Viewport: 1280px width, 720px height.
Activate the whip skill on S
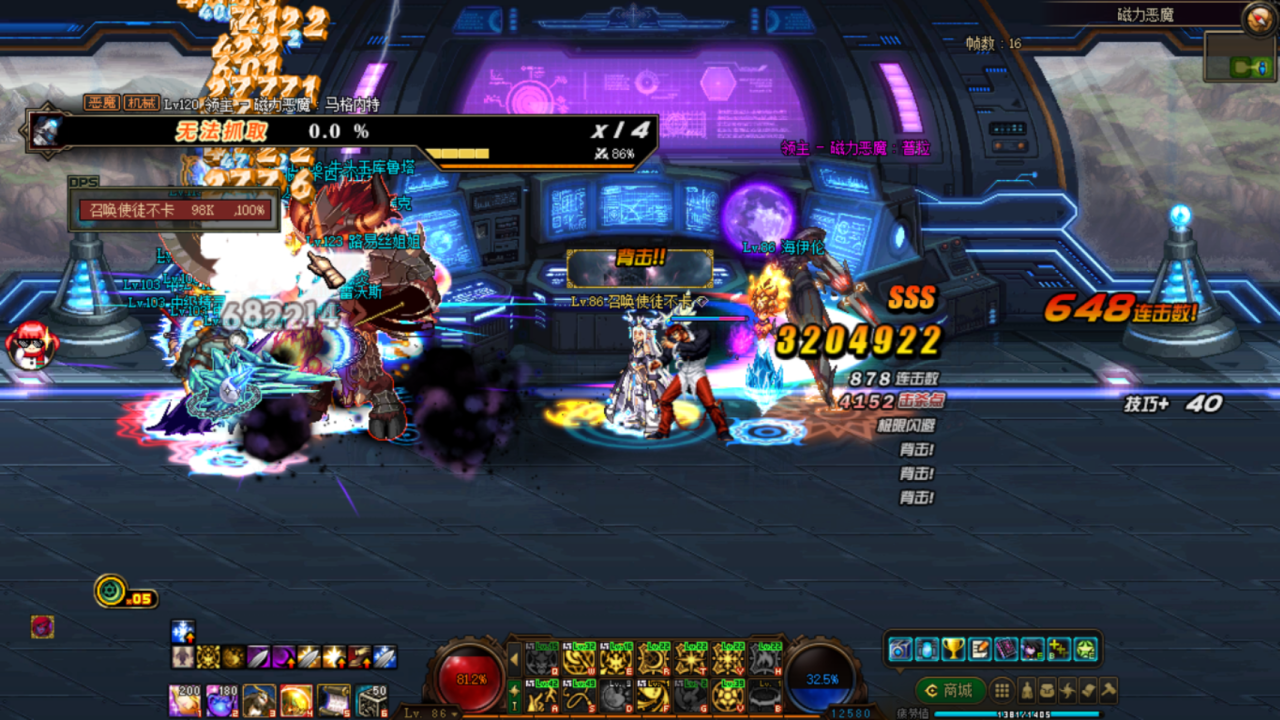click(x=578, y=695)
